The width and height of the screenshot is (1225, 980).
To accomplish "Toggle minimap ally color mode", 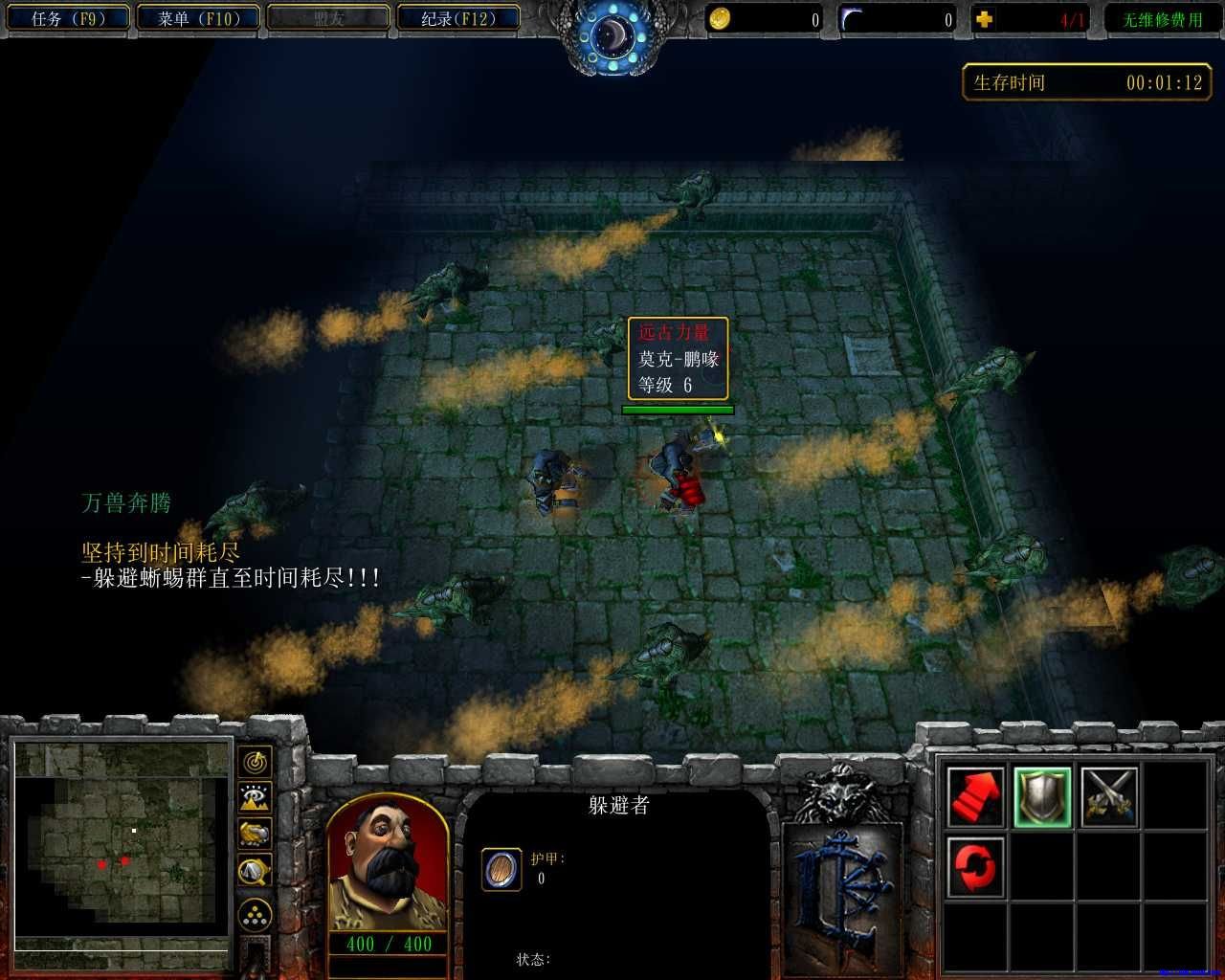I will (x=255, y=834).
